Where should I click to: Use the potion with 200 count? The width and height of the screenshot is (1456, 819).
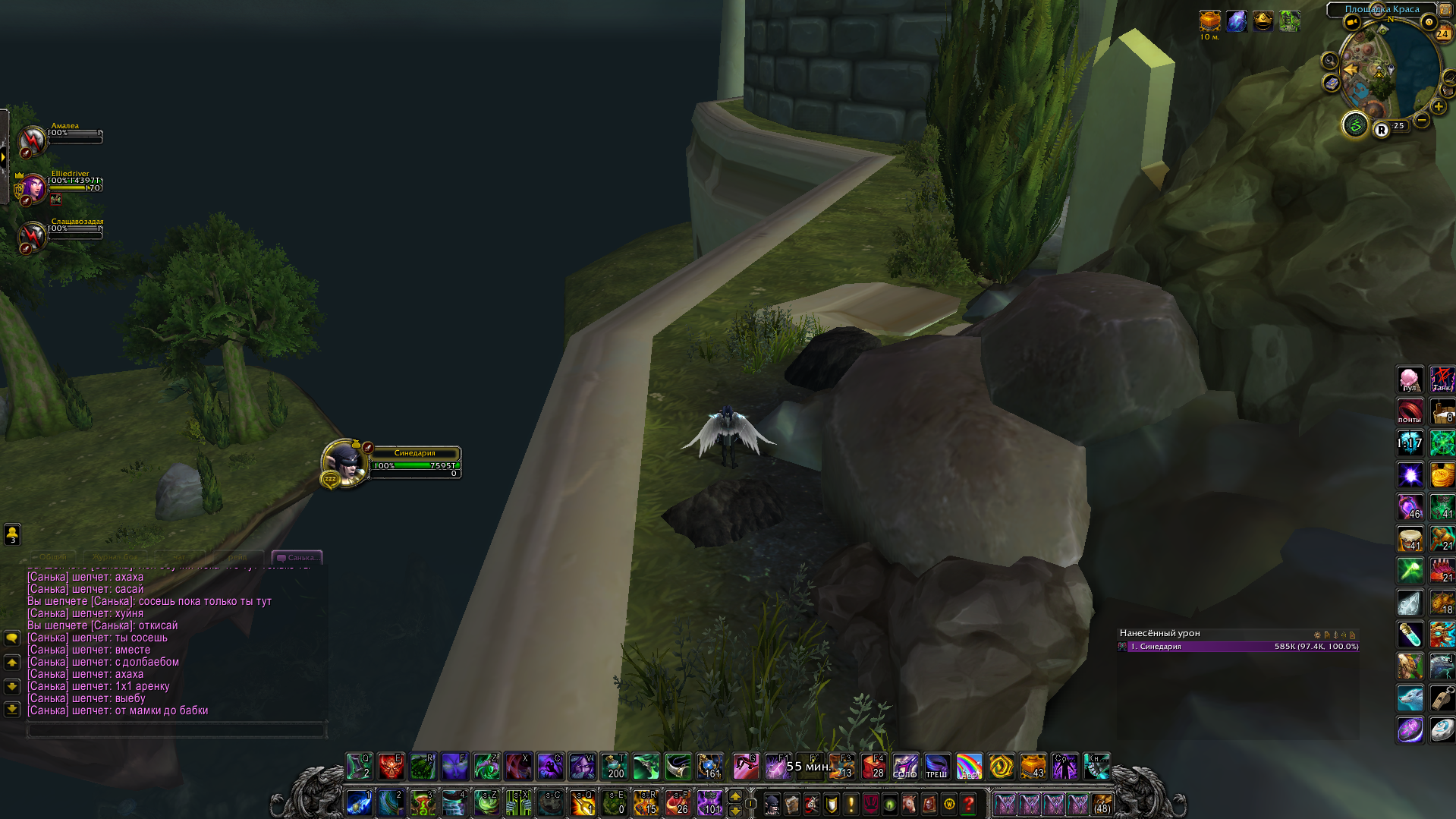[614, 767]
